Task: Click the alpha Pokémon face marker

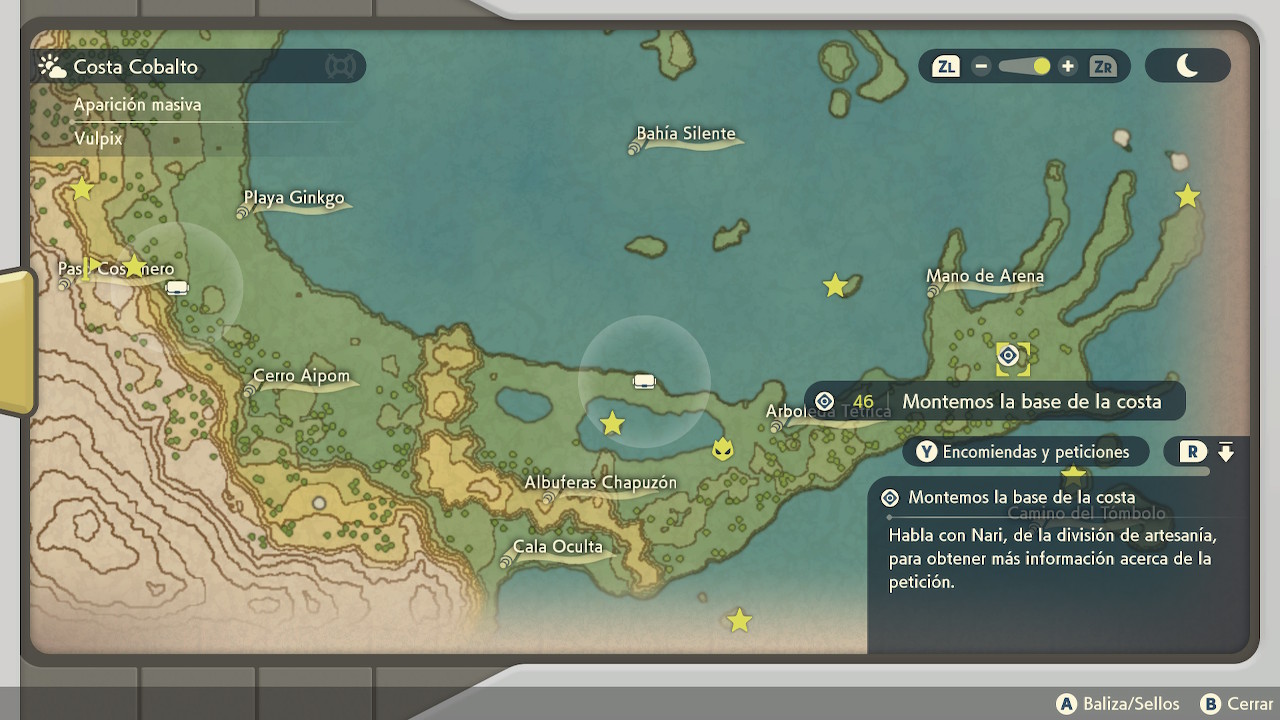Action: pos(722,449)
